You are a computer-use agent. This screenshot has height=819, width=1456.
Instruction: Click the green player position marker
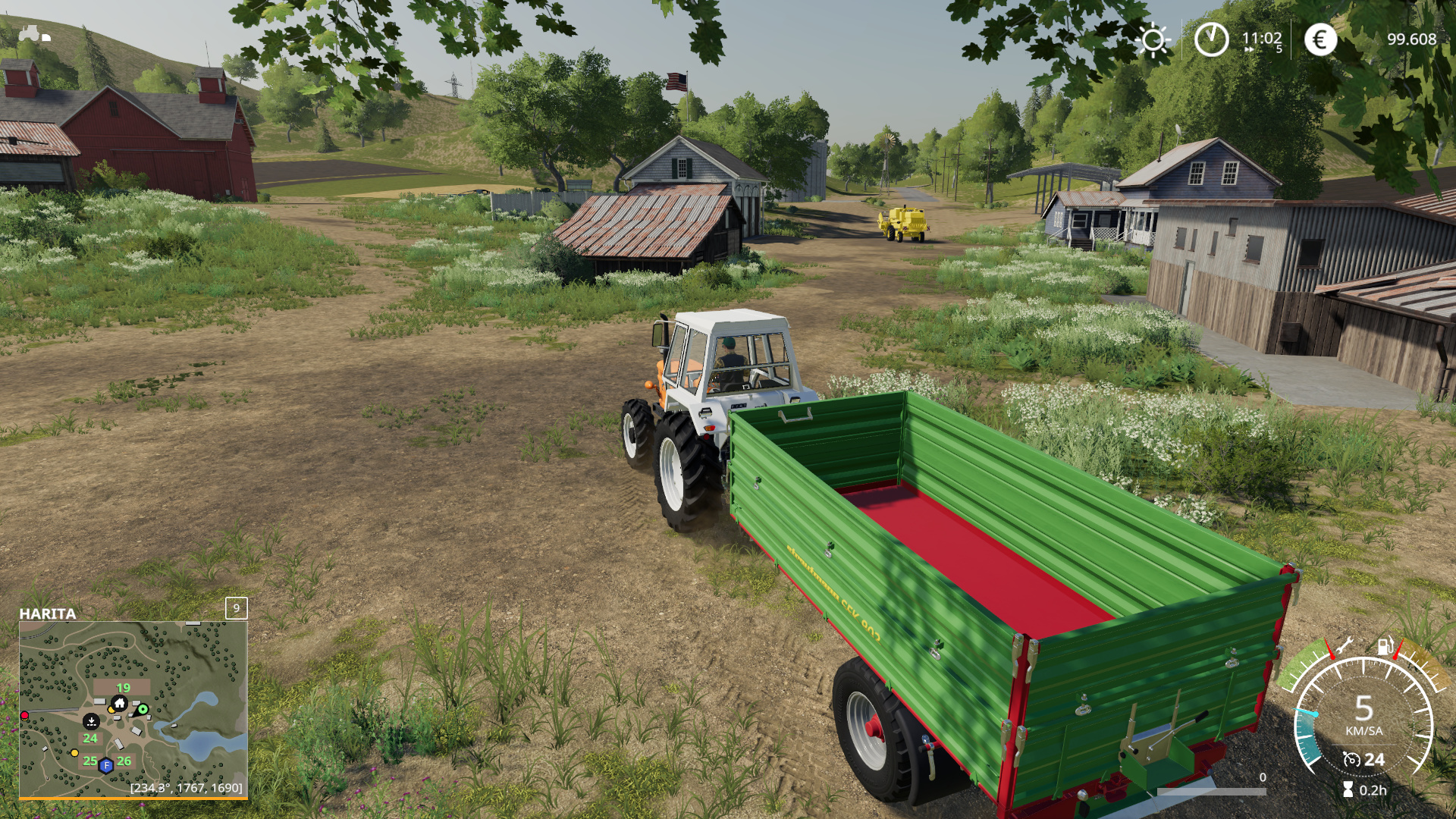[x=143, y=709]
